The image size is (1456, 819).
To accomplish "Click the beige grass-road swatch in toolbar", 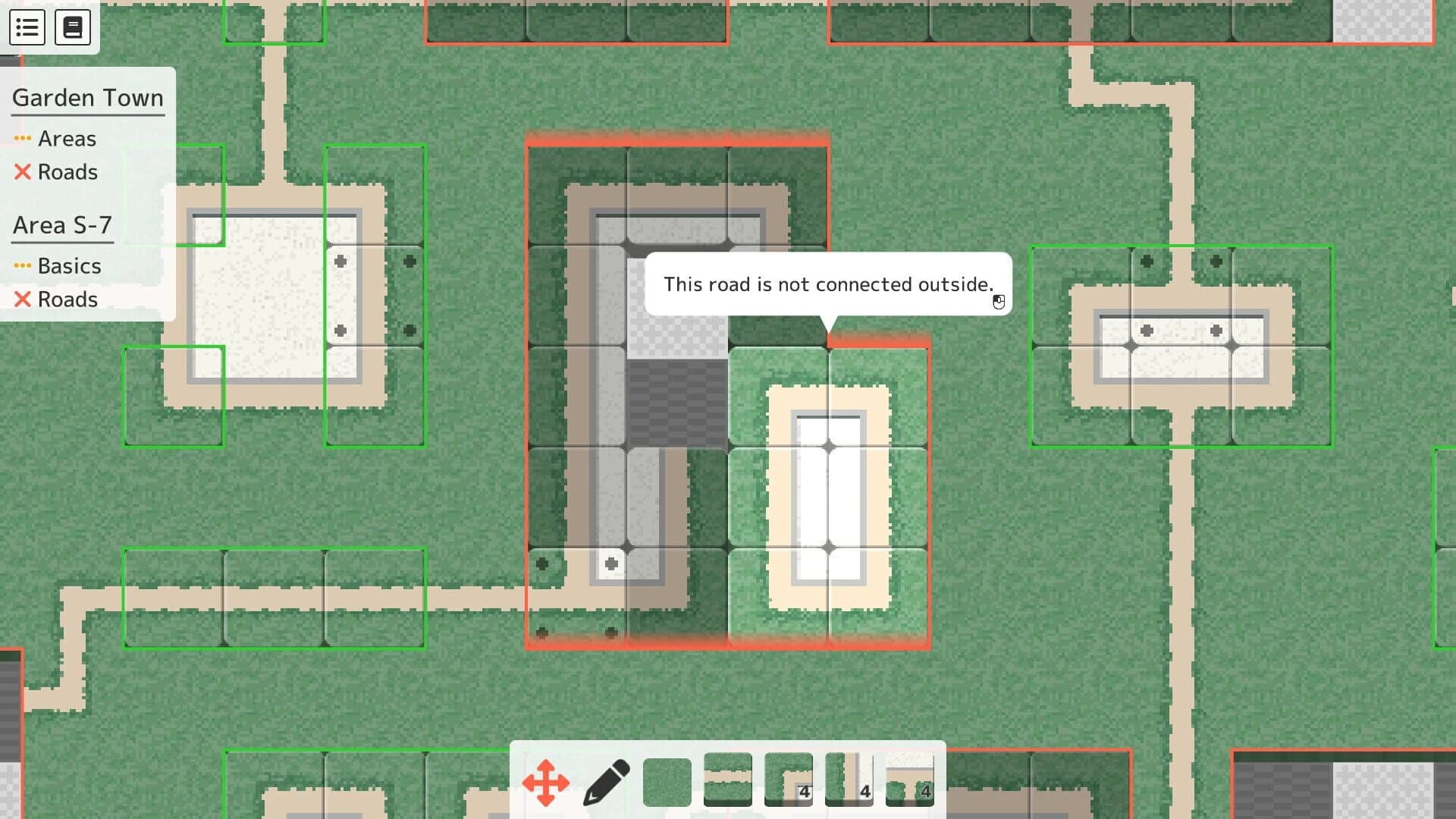I will tap(727, 780).
